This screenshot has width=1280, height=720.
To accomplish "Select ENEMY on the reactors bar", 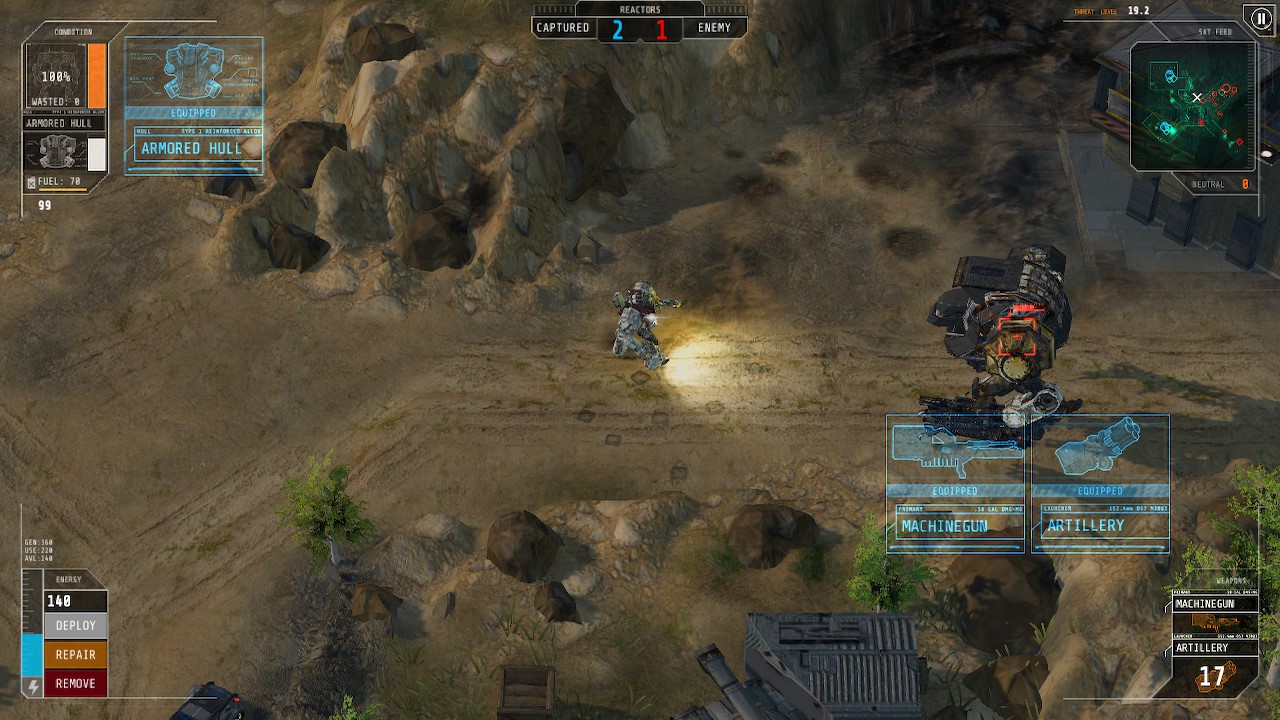I will click(x=716, y=27).
